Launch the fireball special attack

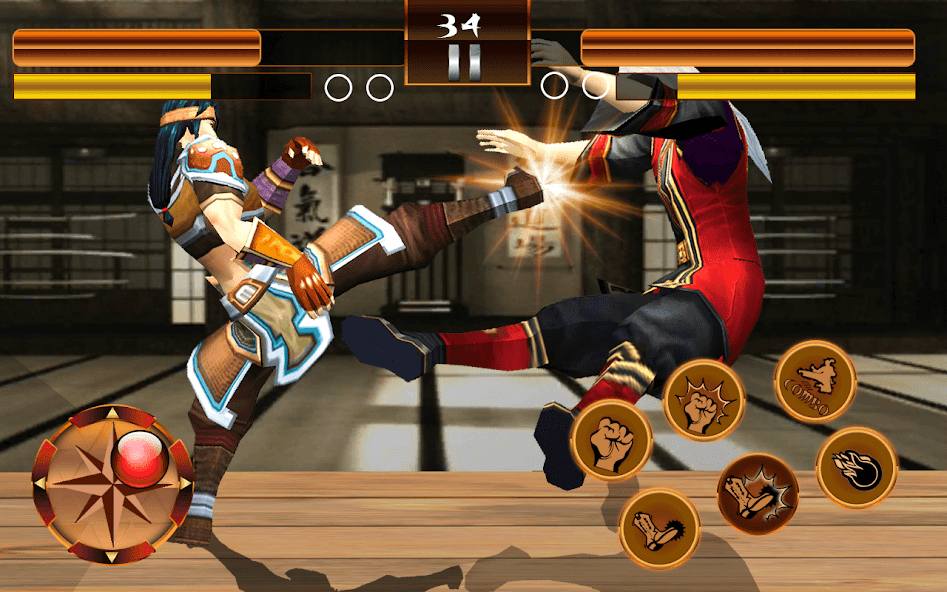(857, 468)
